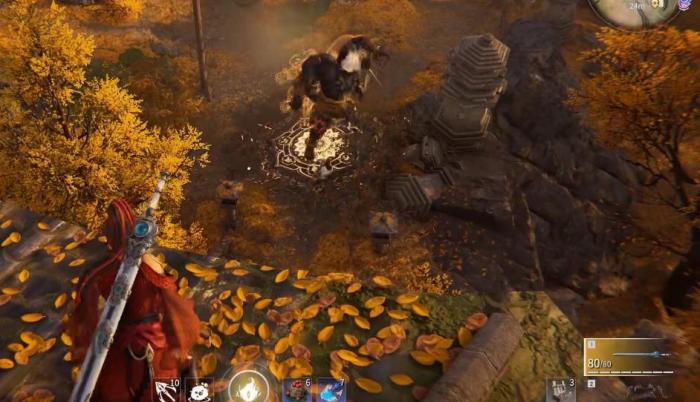Screen dimensions: 700x402
Task: Use the white creature skill icon
Action: (199, 391)
